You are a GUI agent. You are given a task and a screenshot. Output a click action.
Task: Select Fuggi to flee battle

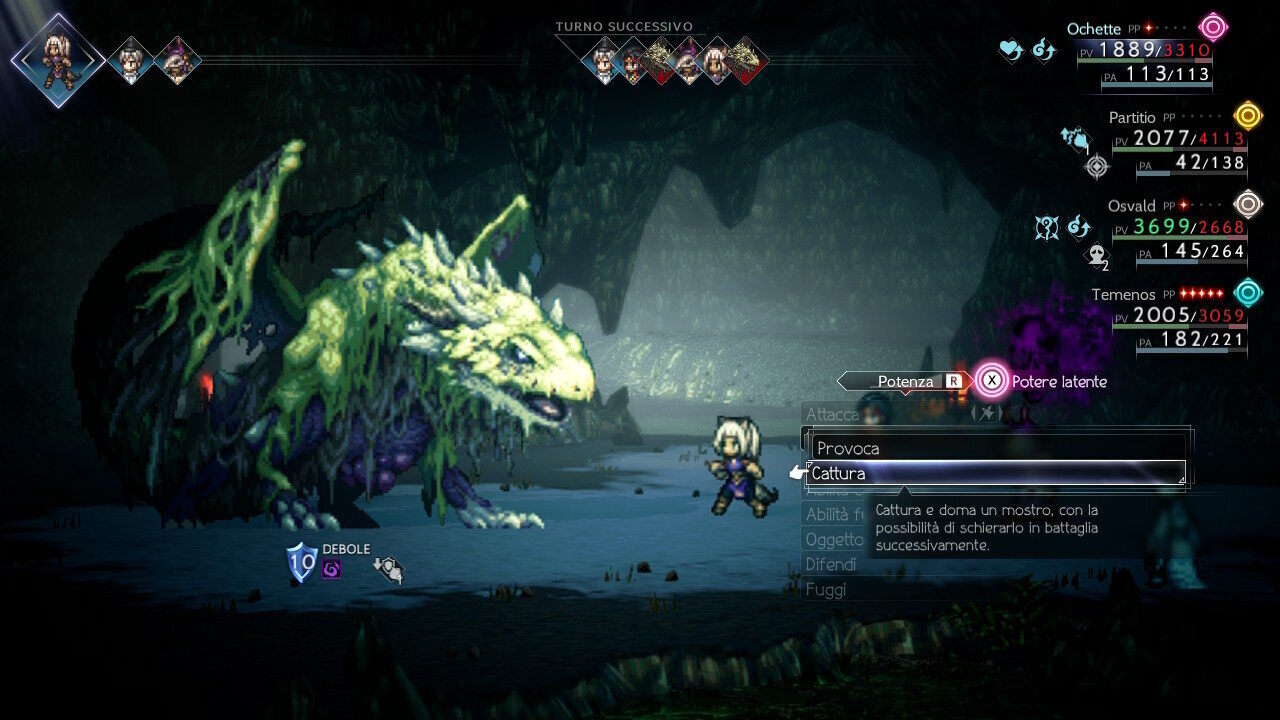pyautogui.click(x=826, y=589)
